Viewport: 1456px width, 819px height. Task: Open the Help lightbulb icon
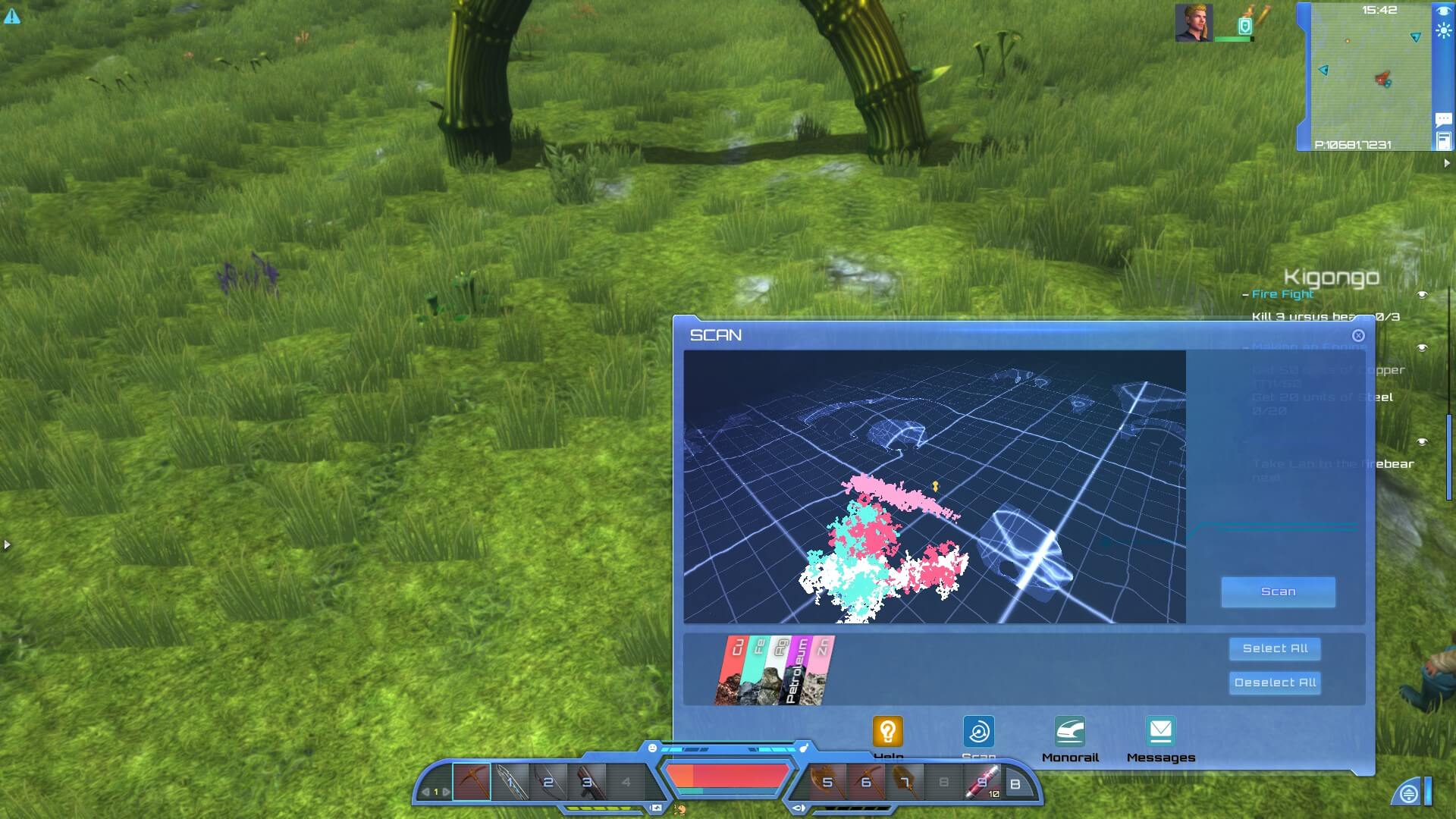coord(887,733)
